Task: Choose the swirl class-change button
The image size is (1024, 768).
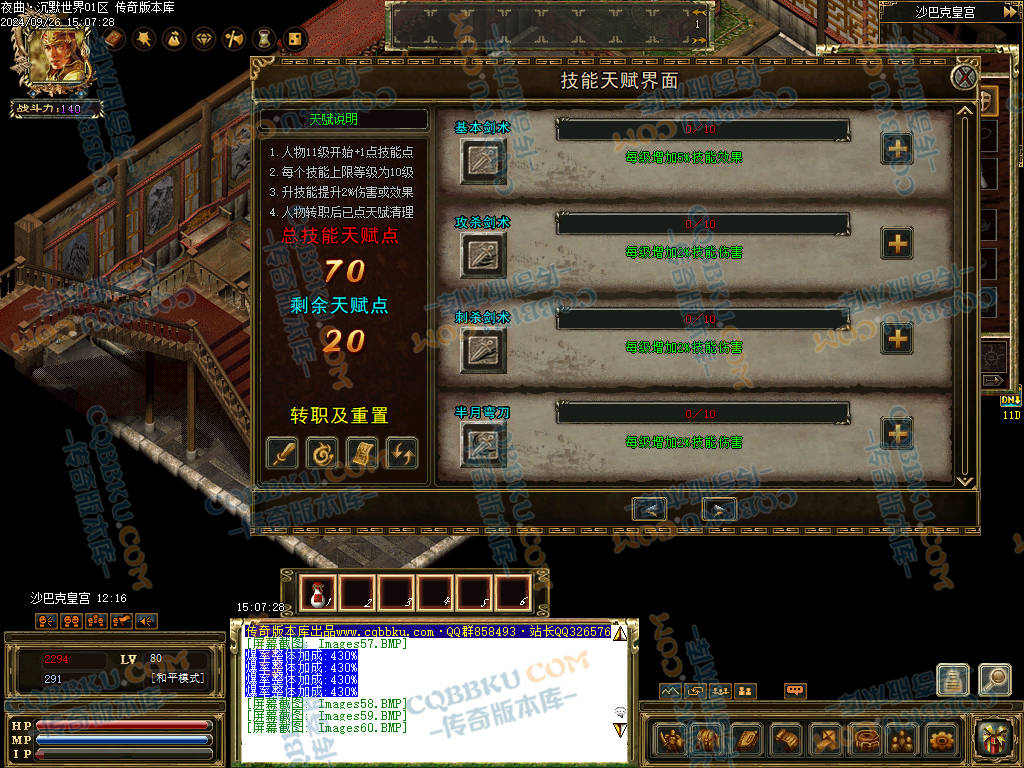Action: [x=322, y=452]
